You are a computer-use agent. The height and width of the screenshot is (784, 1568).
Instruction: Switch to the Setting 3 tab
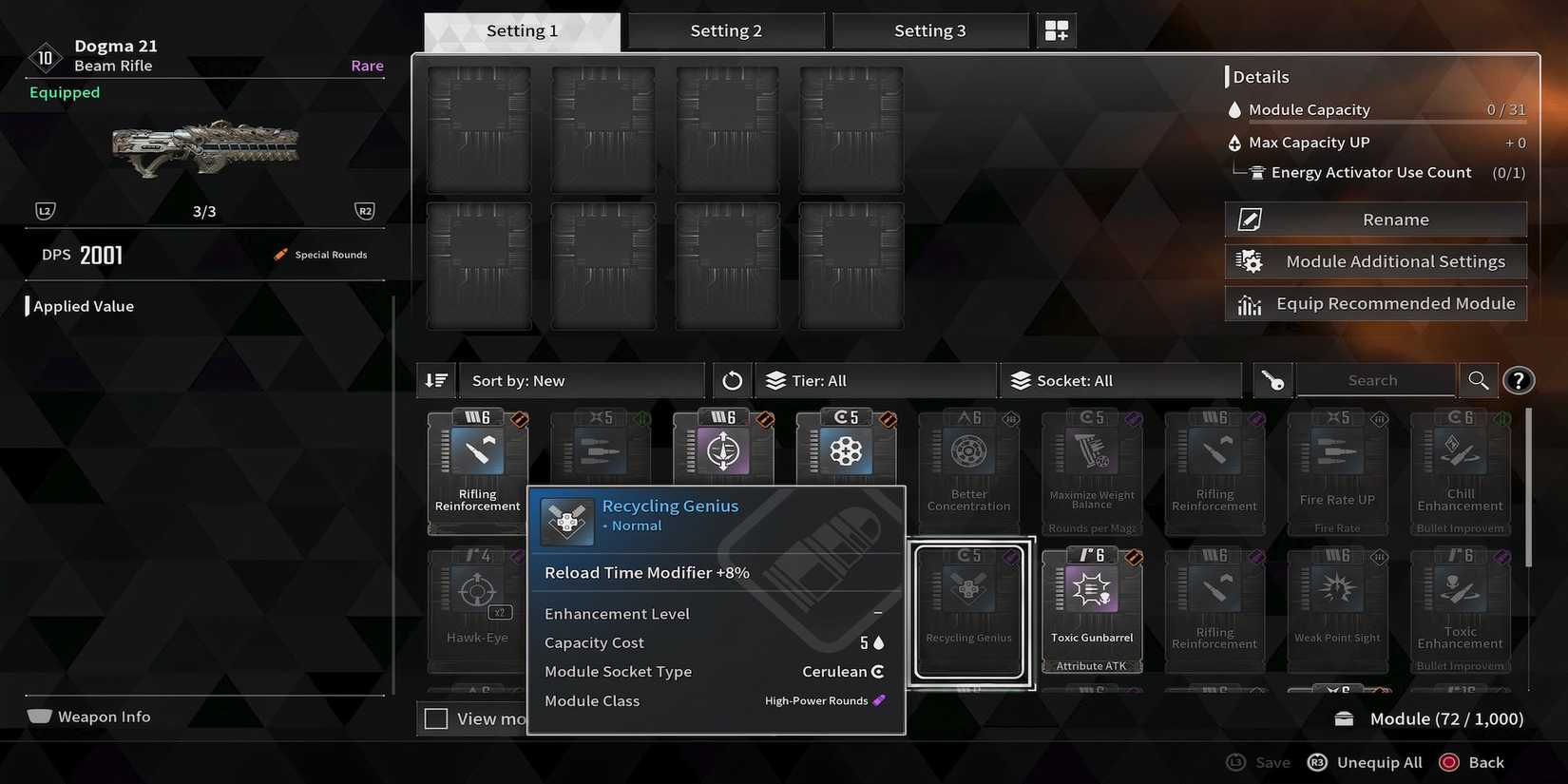[930, 29]
